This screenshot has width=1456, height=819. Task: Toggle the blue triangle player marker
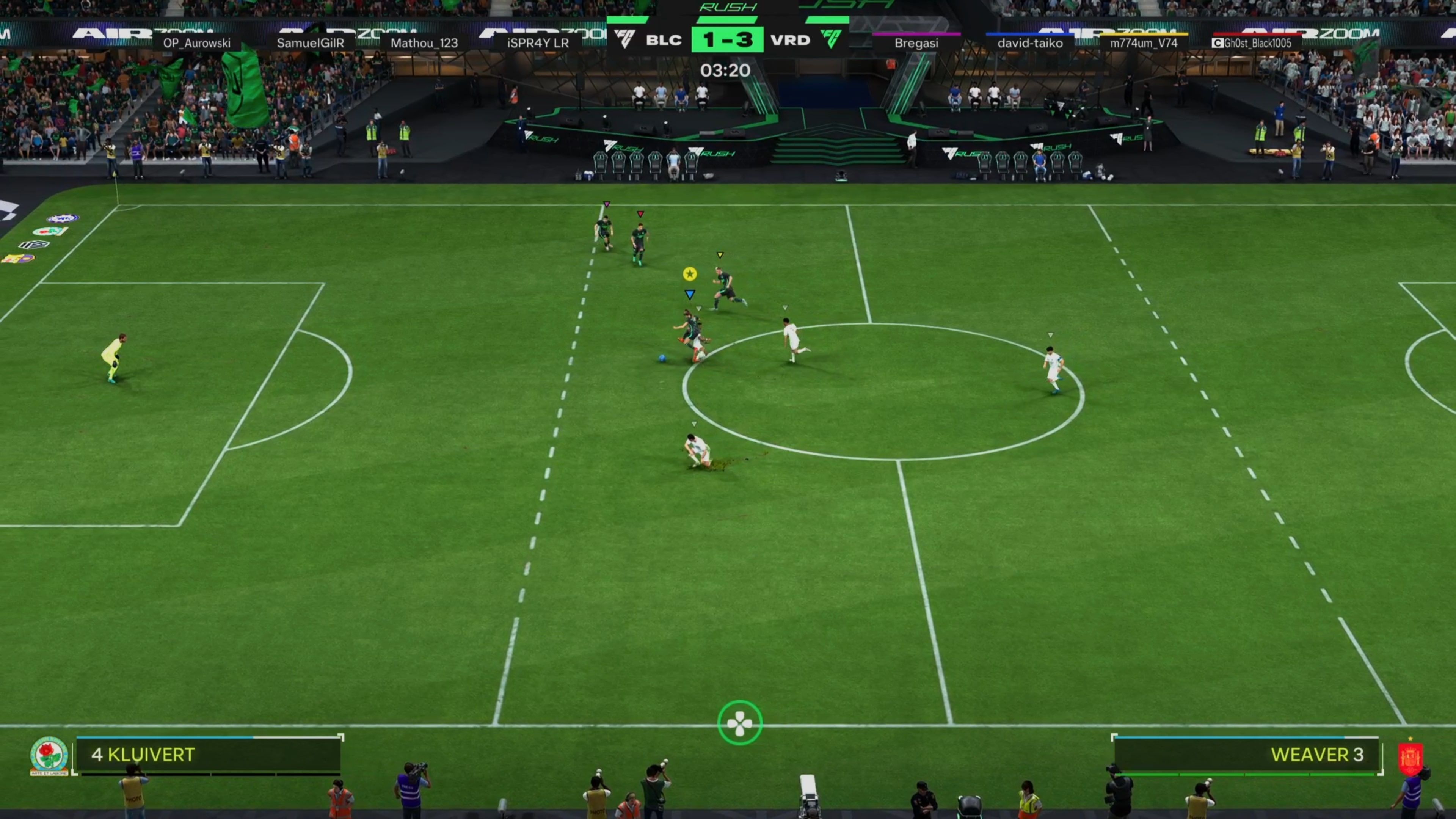[690, 295]
